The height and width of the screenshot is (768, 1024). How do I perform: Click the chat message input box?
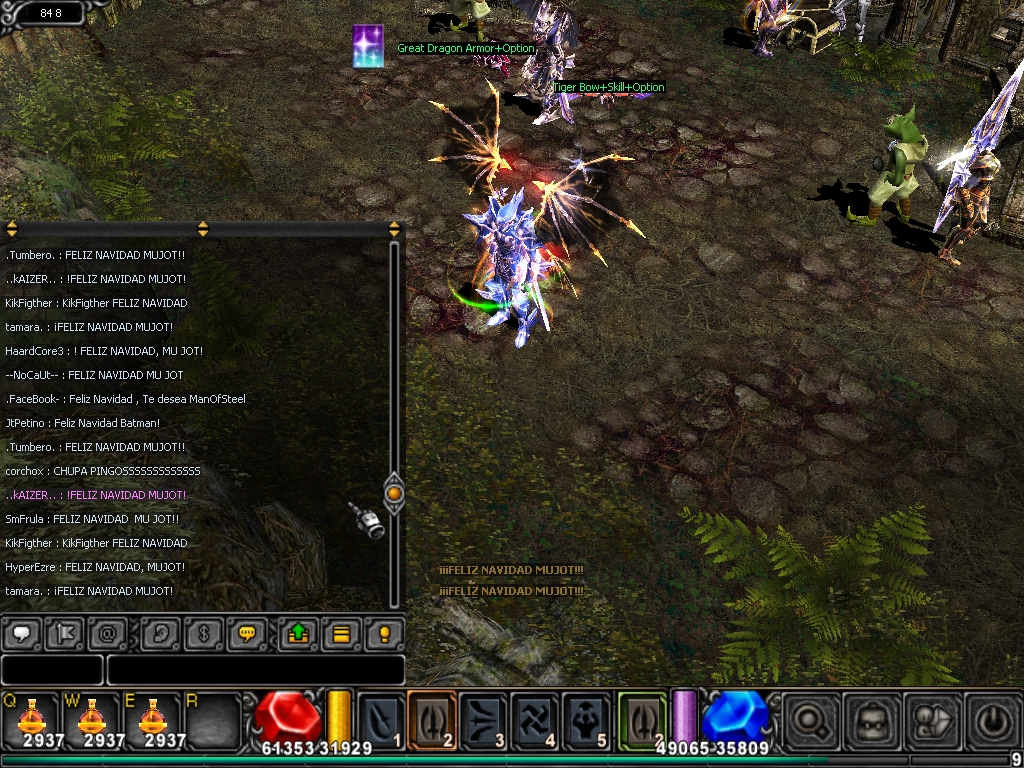[255, 670]
